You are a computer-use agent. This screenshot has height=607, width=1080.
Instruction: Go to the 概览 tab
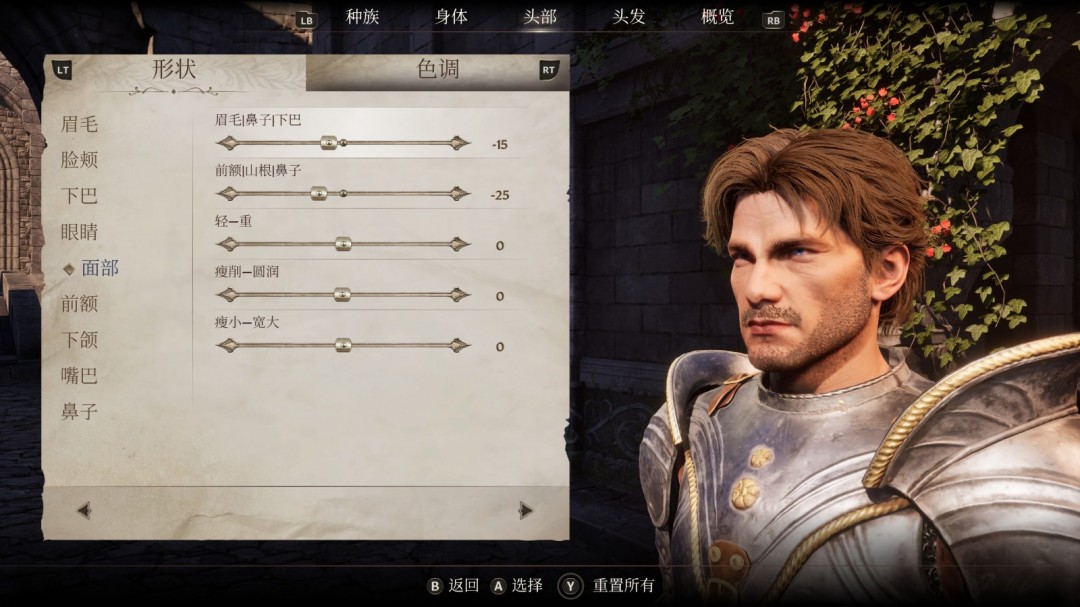click(x=718, y=17)
